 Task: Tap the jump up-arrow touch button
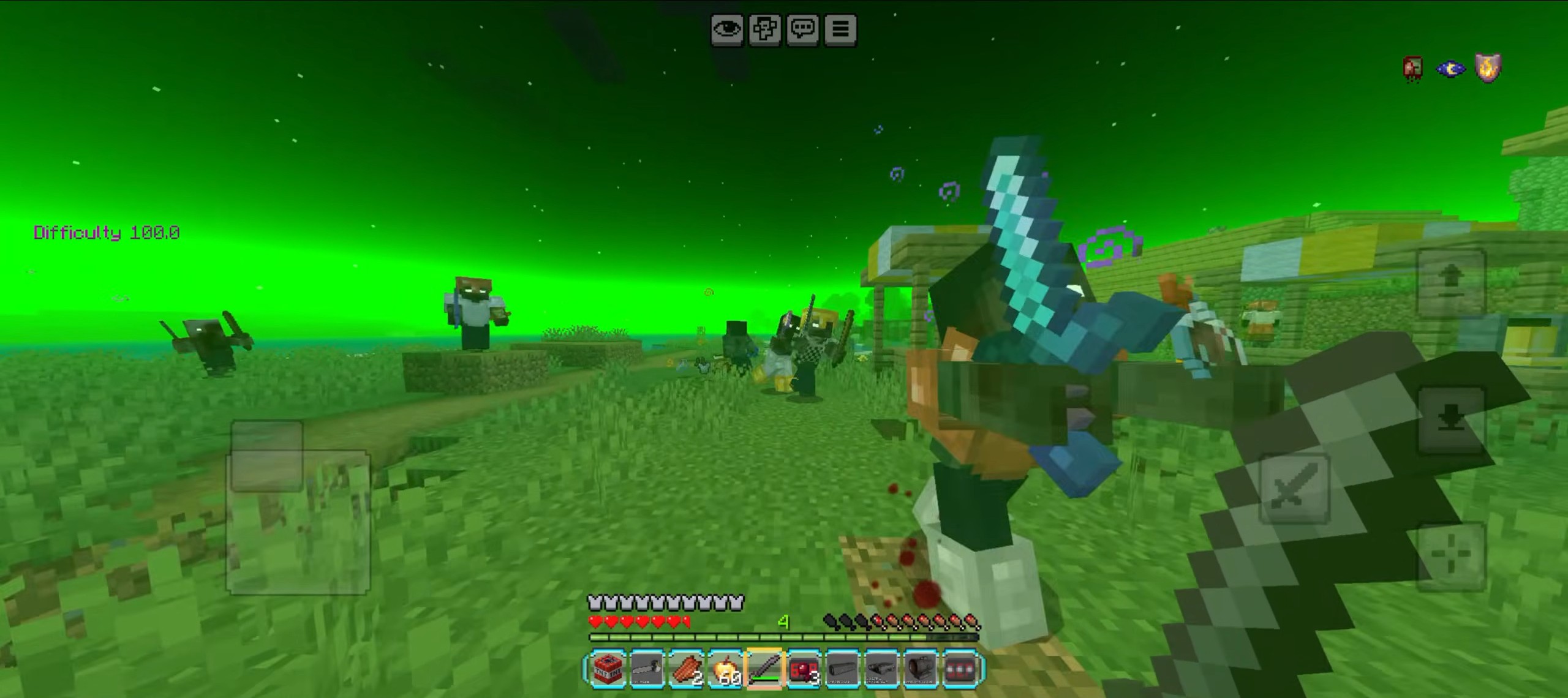click(1451, 282)
